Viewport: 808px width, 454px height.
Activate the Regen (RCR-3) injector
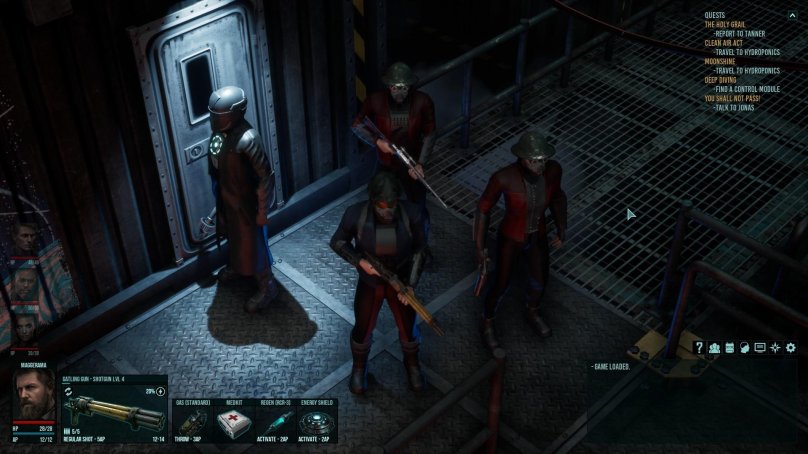pyautogui.click(x=275, y=421)
